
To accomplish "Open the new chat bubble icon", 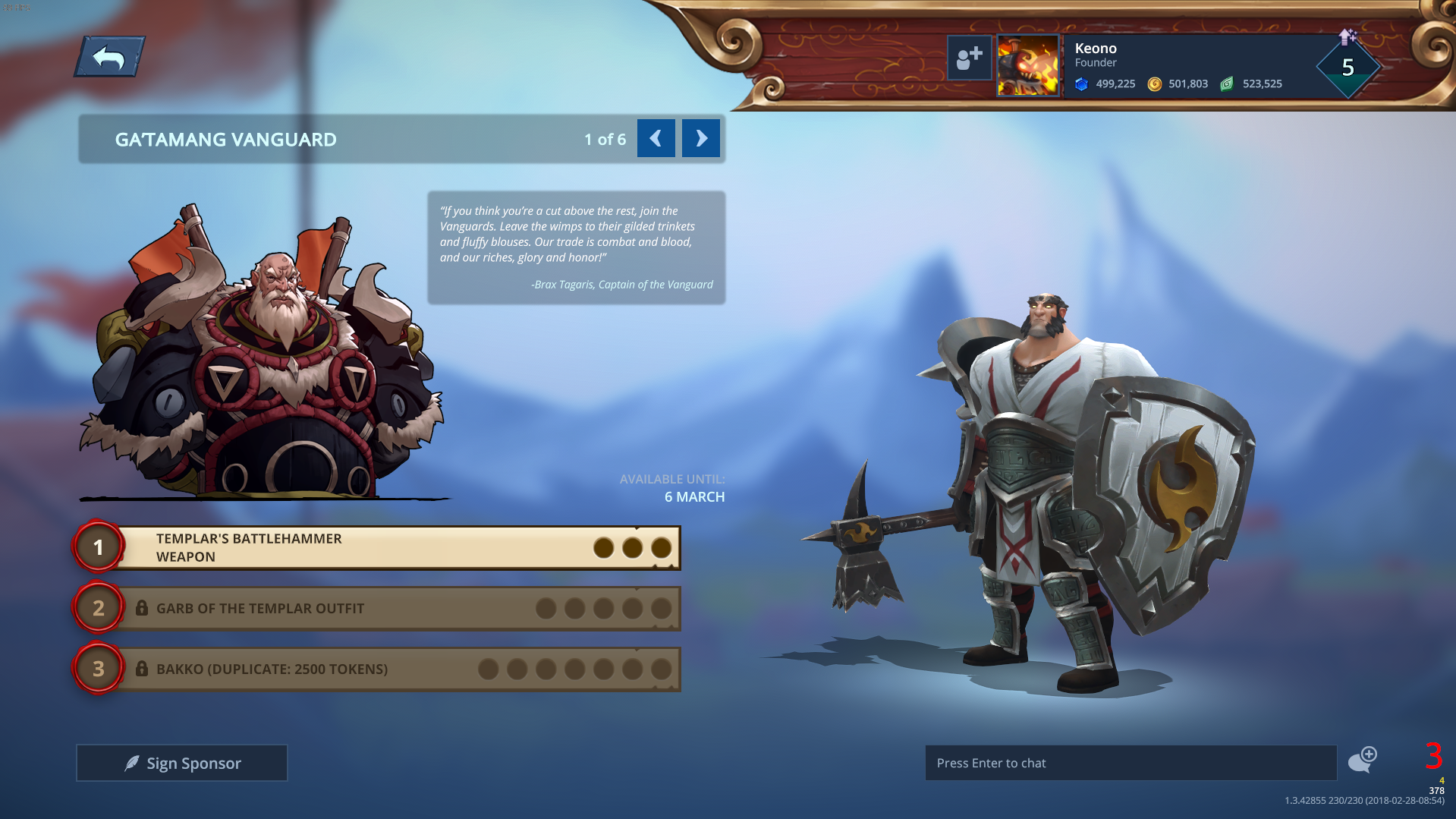I will coord(1362,759).
